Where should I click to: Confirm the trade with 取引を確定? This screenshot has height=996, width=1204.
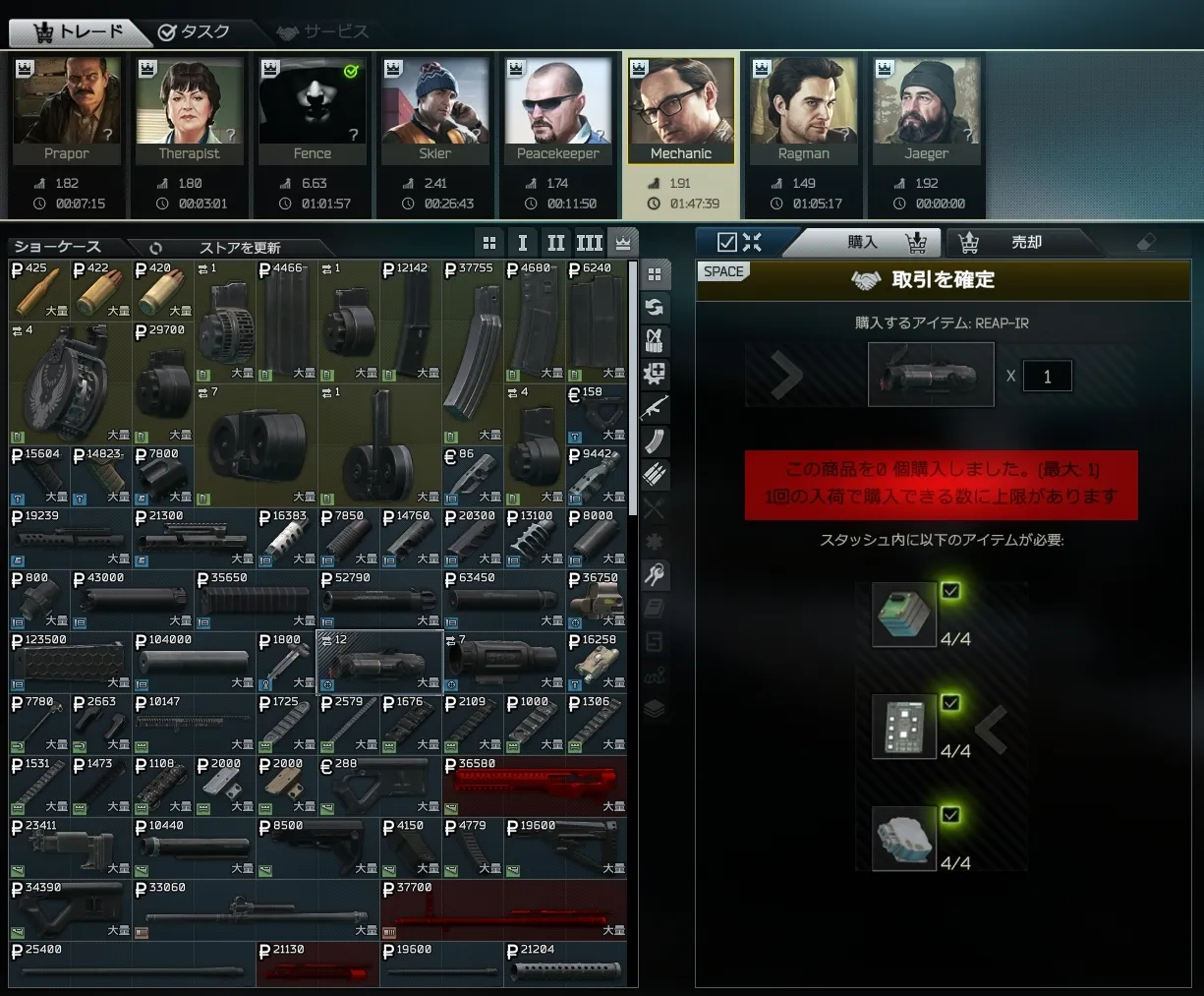(x=942, y=280)
